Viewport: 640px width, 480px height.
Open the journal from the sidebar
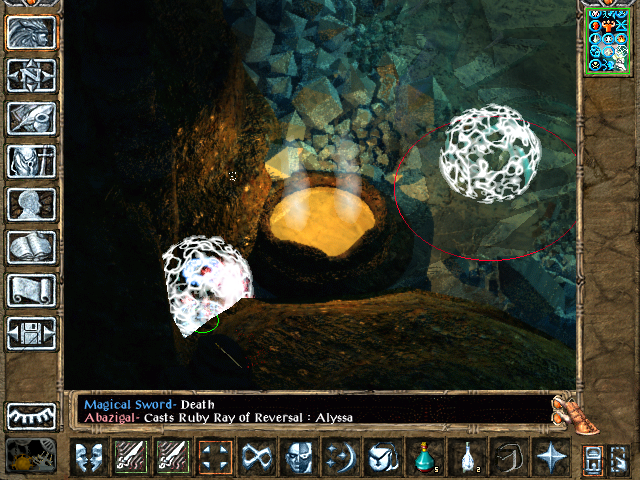pos(32,118)
